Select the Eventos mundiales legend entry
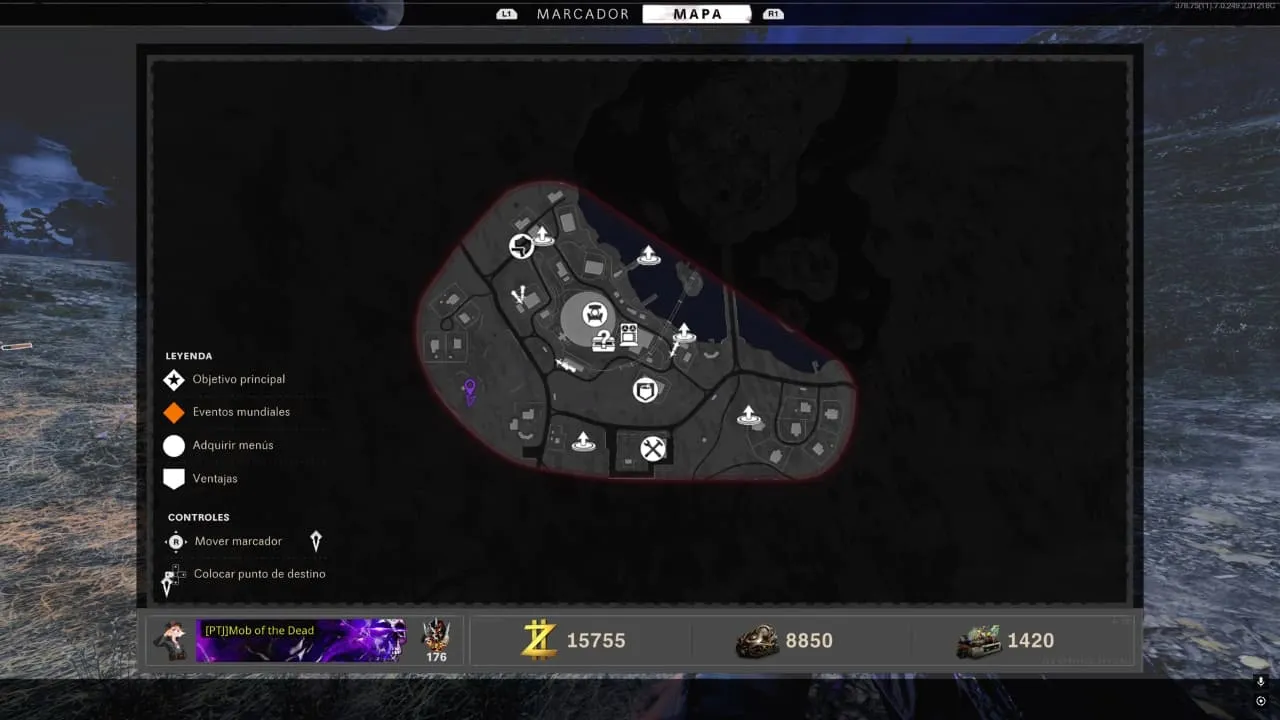The image size is (1280, 720). 240,412
